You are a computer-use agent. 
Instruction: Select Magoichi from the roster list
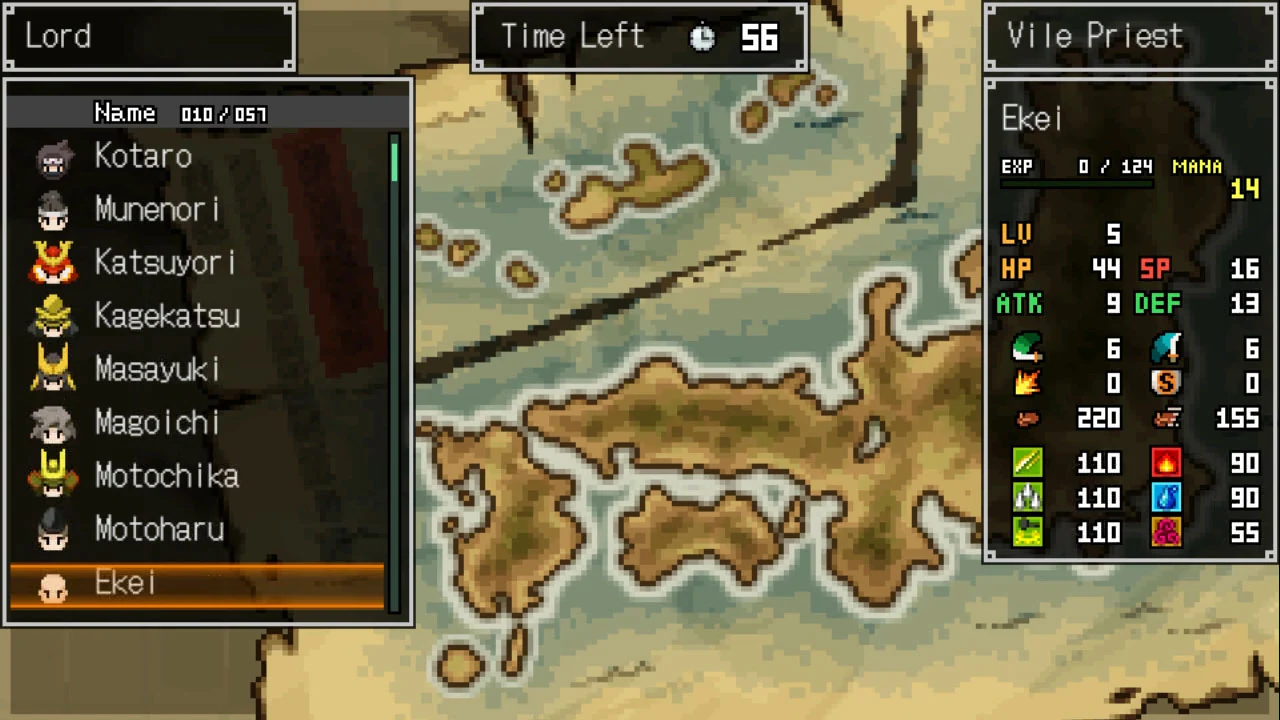157,422
